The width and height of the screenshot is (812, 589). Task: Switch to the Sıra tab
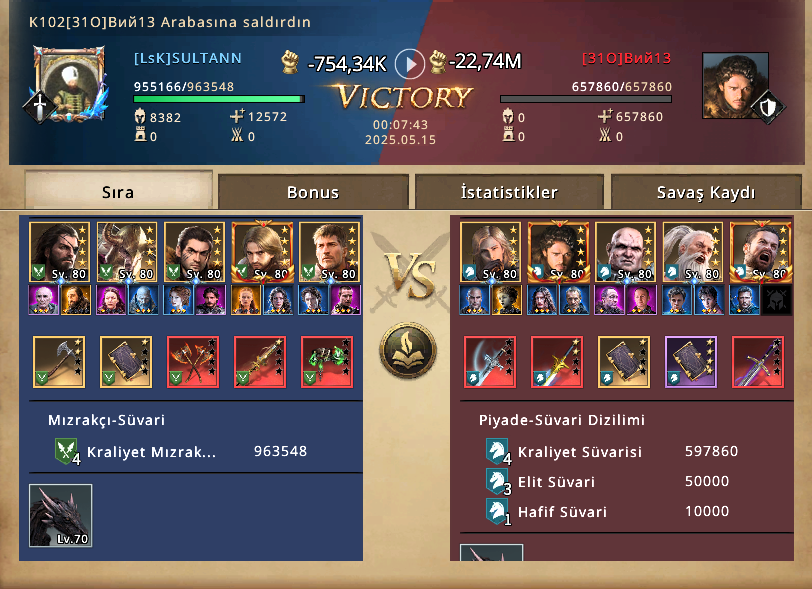tap(118, 191)
